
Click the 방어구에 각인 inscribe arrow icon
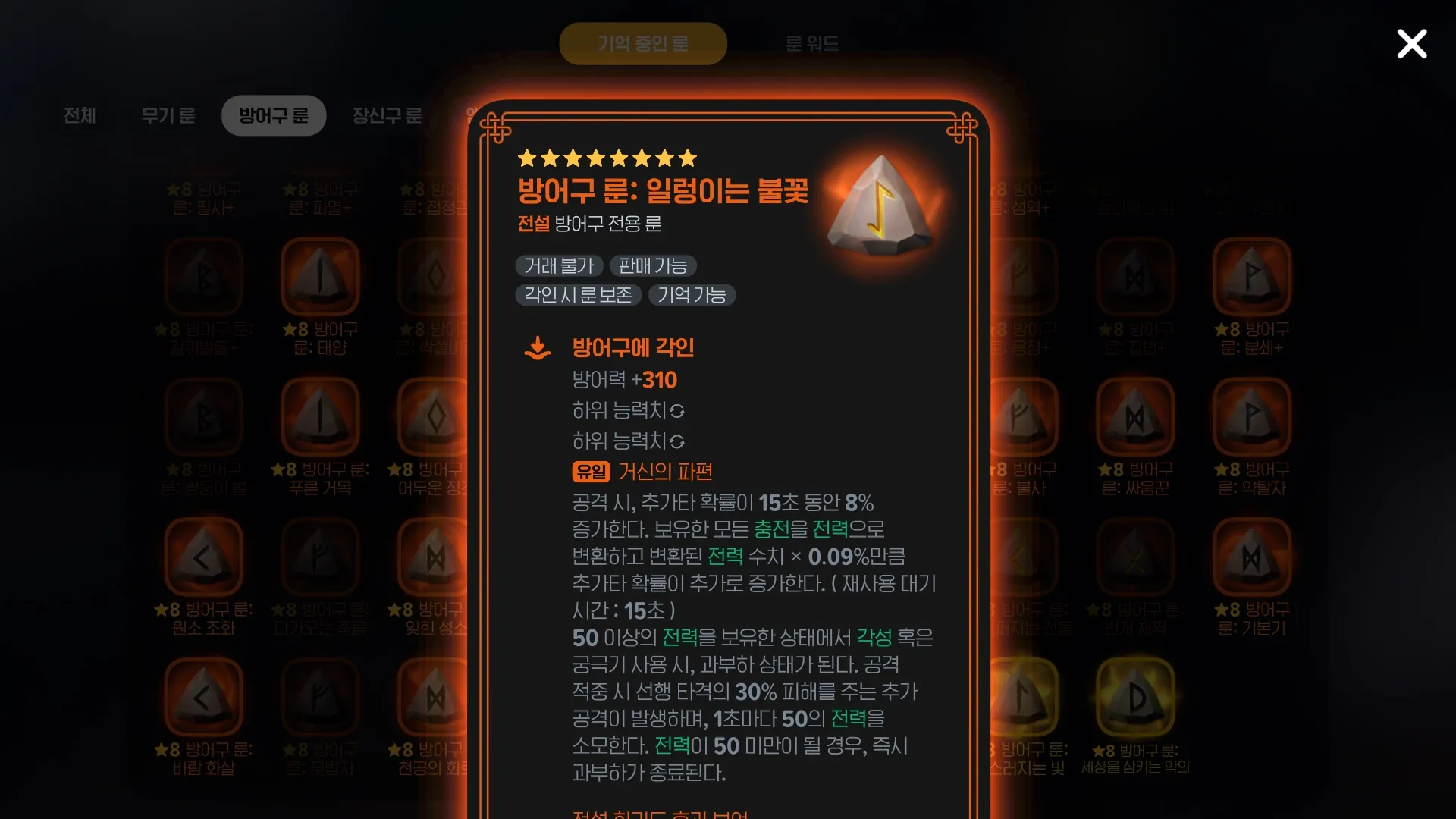tap(538, 347)
